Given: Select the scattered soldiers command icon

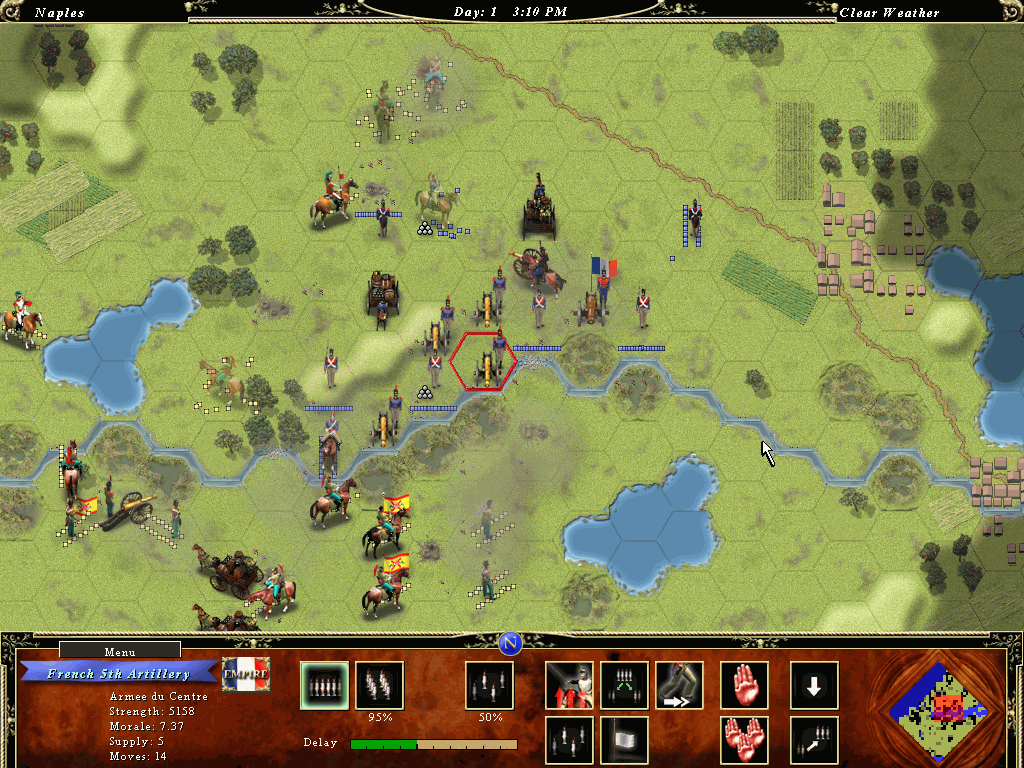Looking at the screenshot, I should (x=569, y=740).
